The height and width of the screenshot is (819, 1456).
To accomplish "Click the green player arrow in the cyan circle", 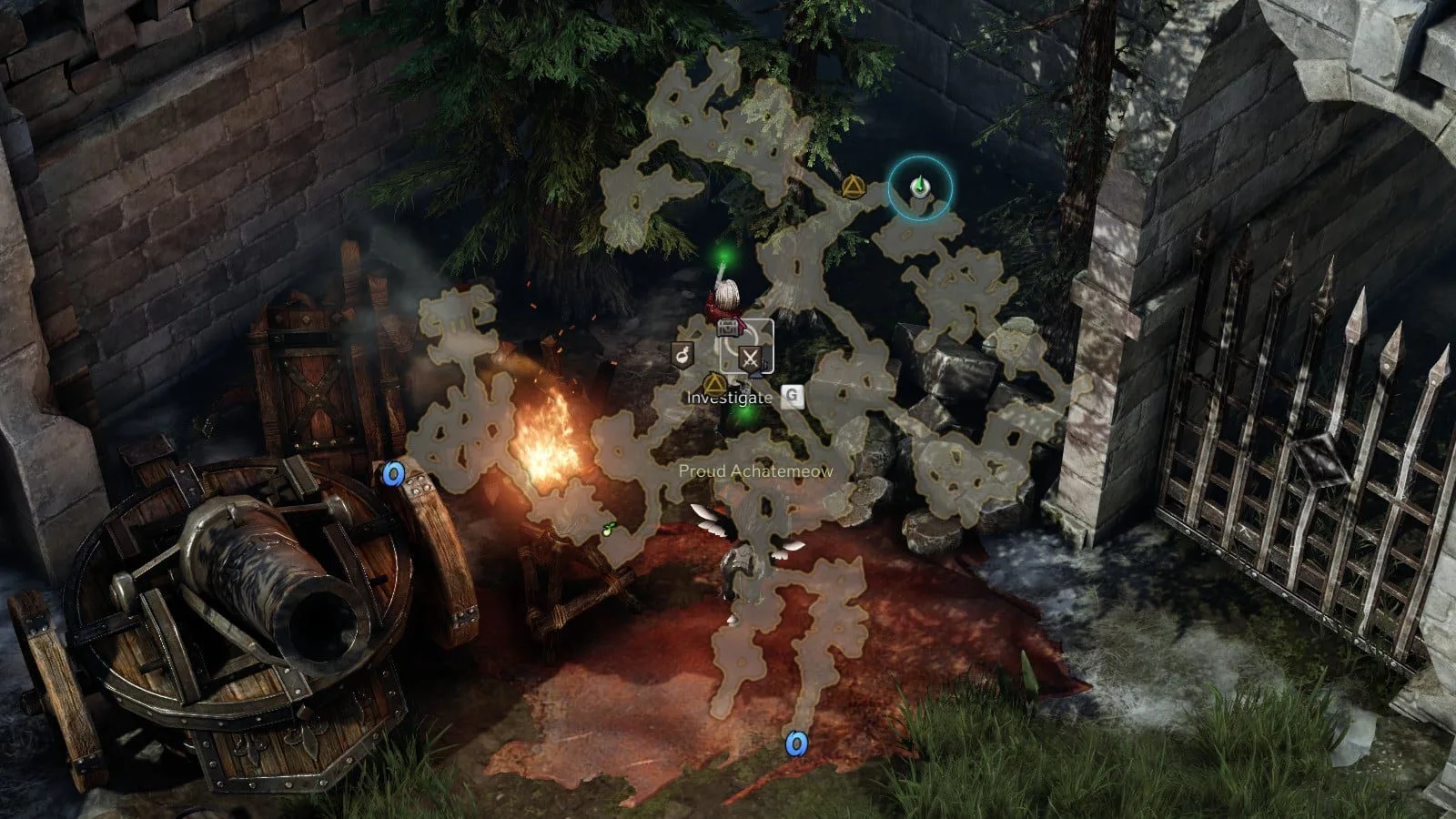I will [920, 187].
